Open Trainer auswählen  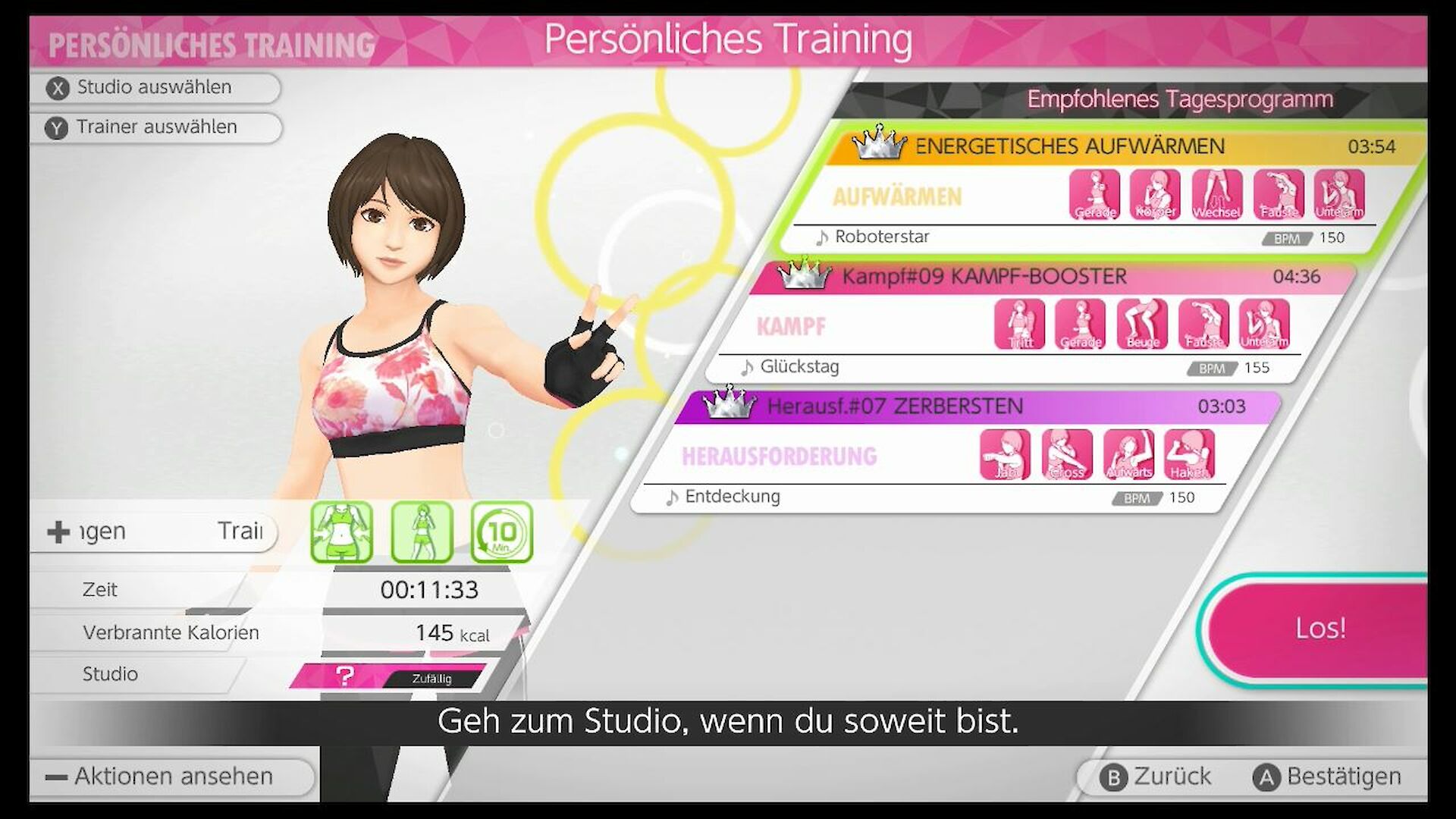click(x=156, y=127)
